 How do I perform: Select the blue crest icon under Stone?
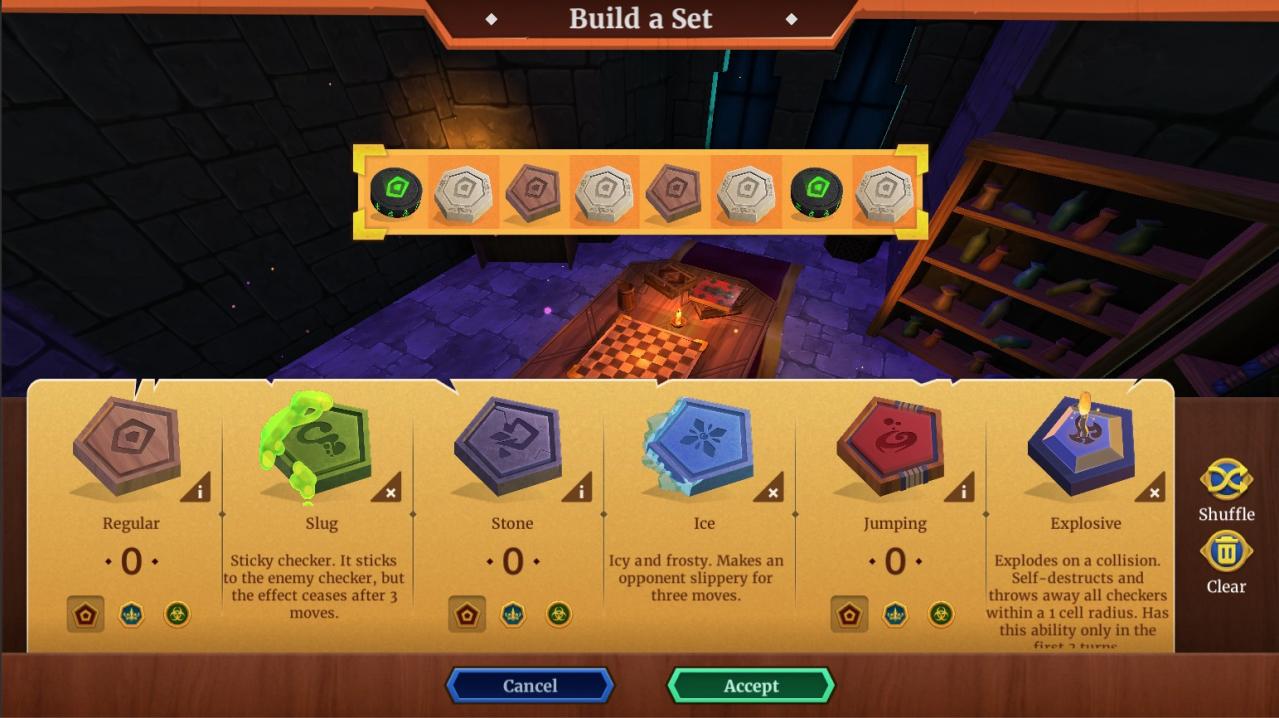pyautogui.click(x=513, y=614)
